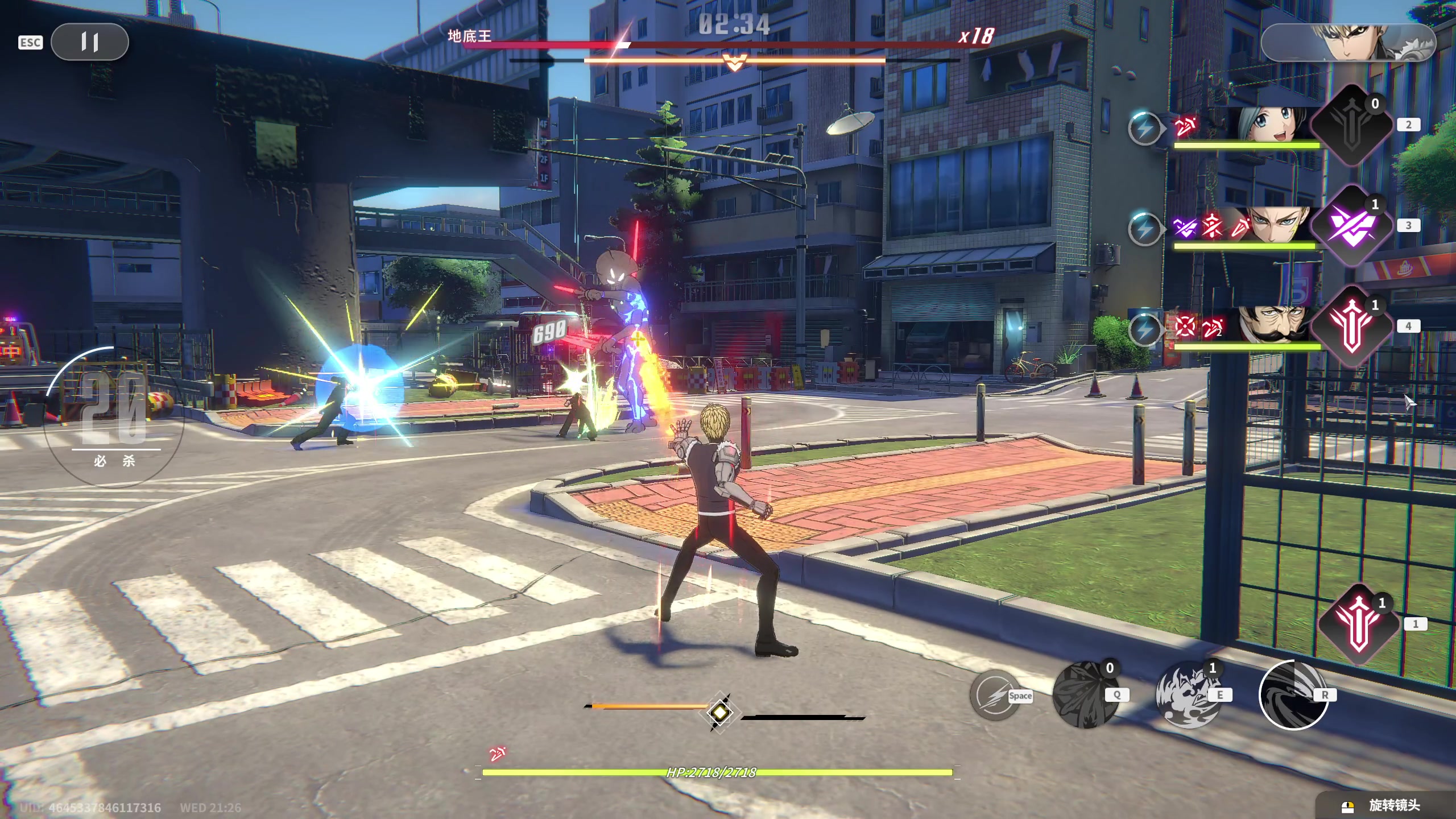
Task: Use the dash skill icon labeled Space
Action: (995, 695)
